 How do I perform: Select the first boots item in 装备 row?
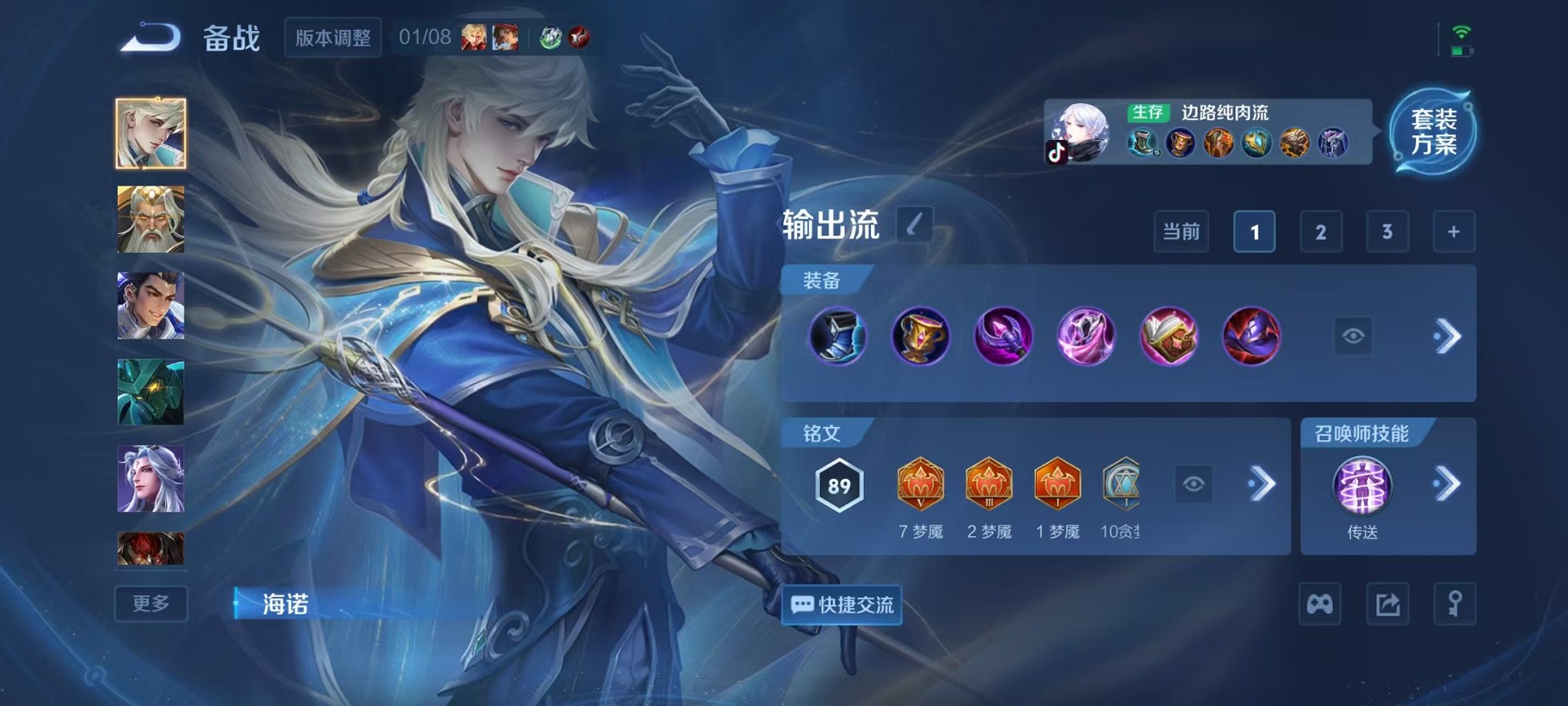837,336
